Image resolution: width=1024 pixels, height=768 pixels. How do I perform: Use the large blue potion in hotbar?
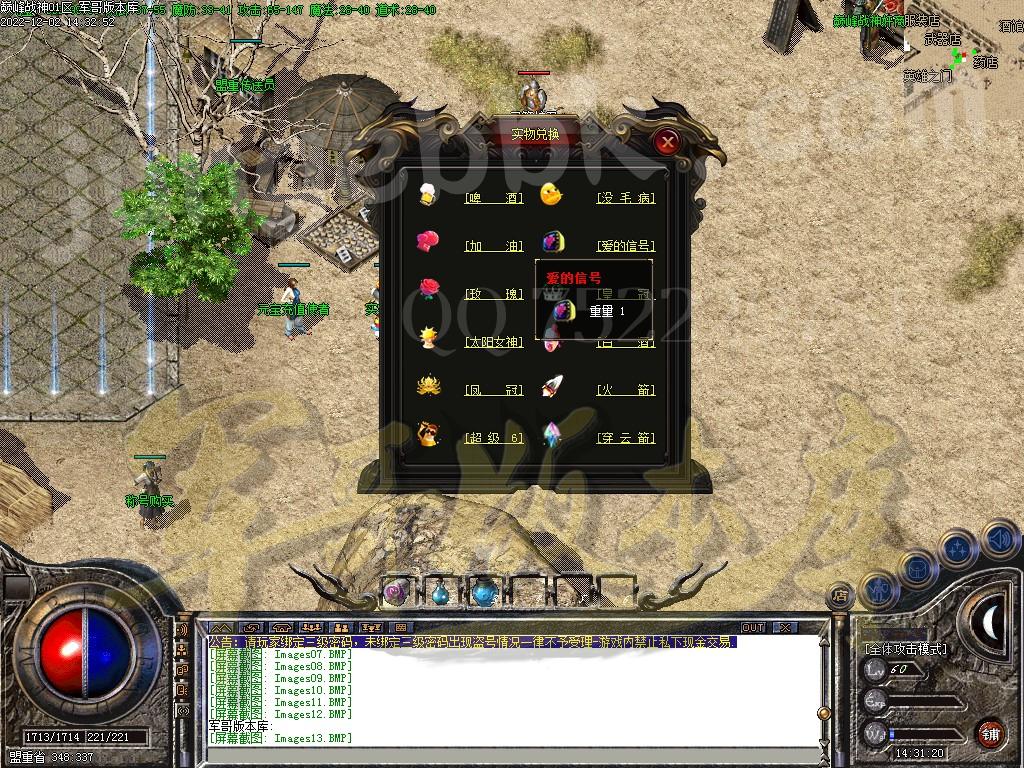click(484, 592)
